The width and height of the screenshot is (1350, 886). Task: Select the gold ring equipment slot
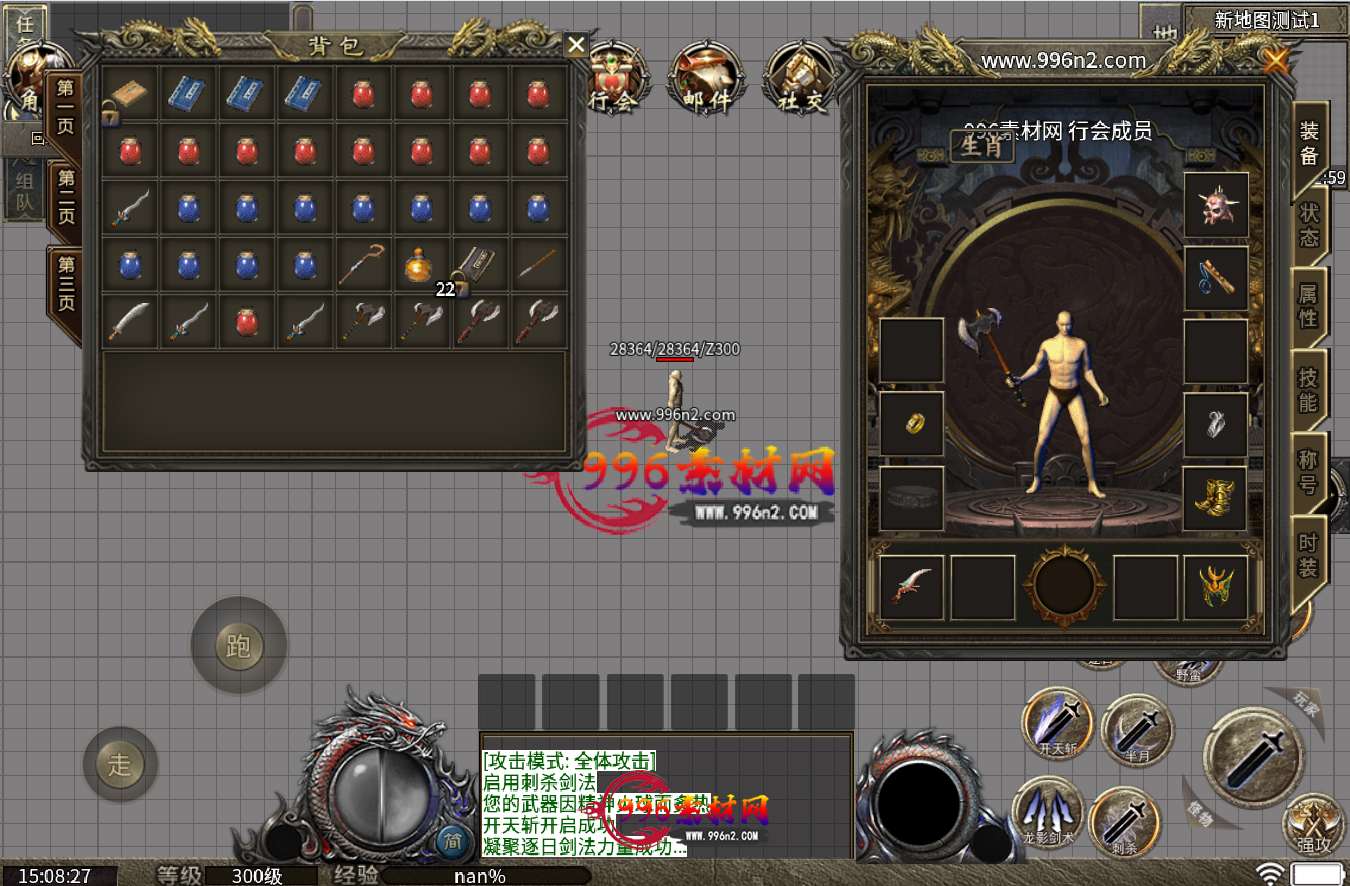point(911,424)
